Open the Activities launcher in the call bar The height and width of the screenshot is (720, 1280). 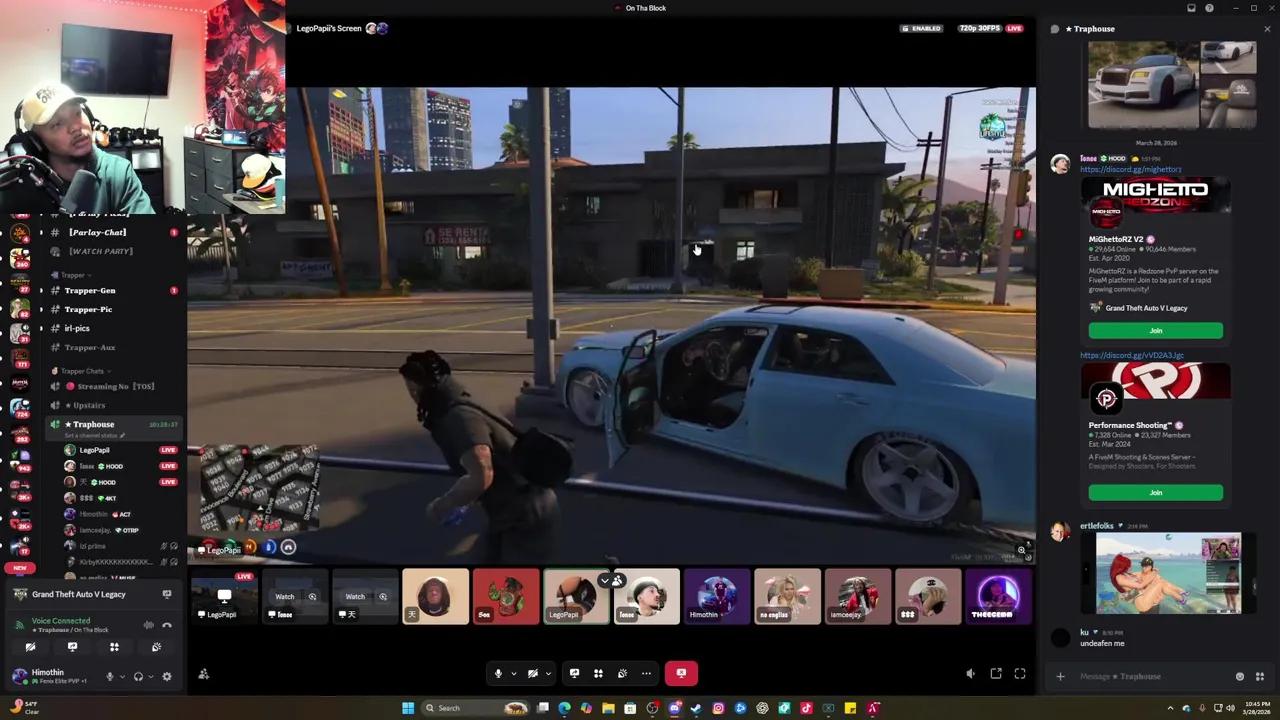point(598,673)
